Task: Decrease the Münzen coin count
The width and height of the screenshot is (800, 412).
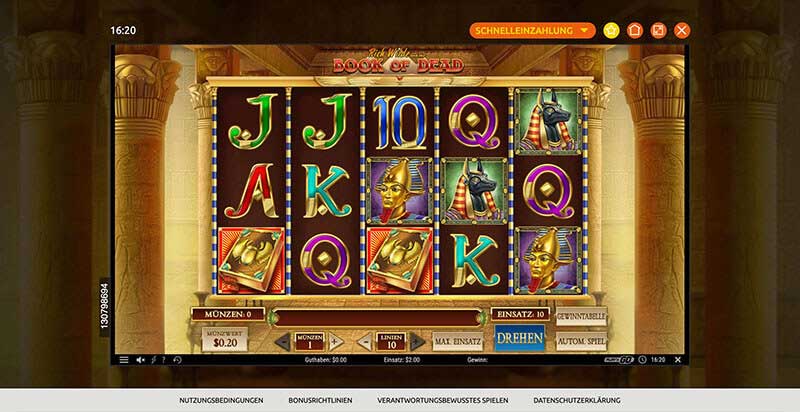Action: 281,342
